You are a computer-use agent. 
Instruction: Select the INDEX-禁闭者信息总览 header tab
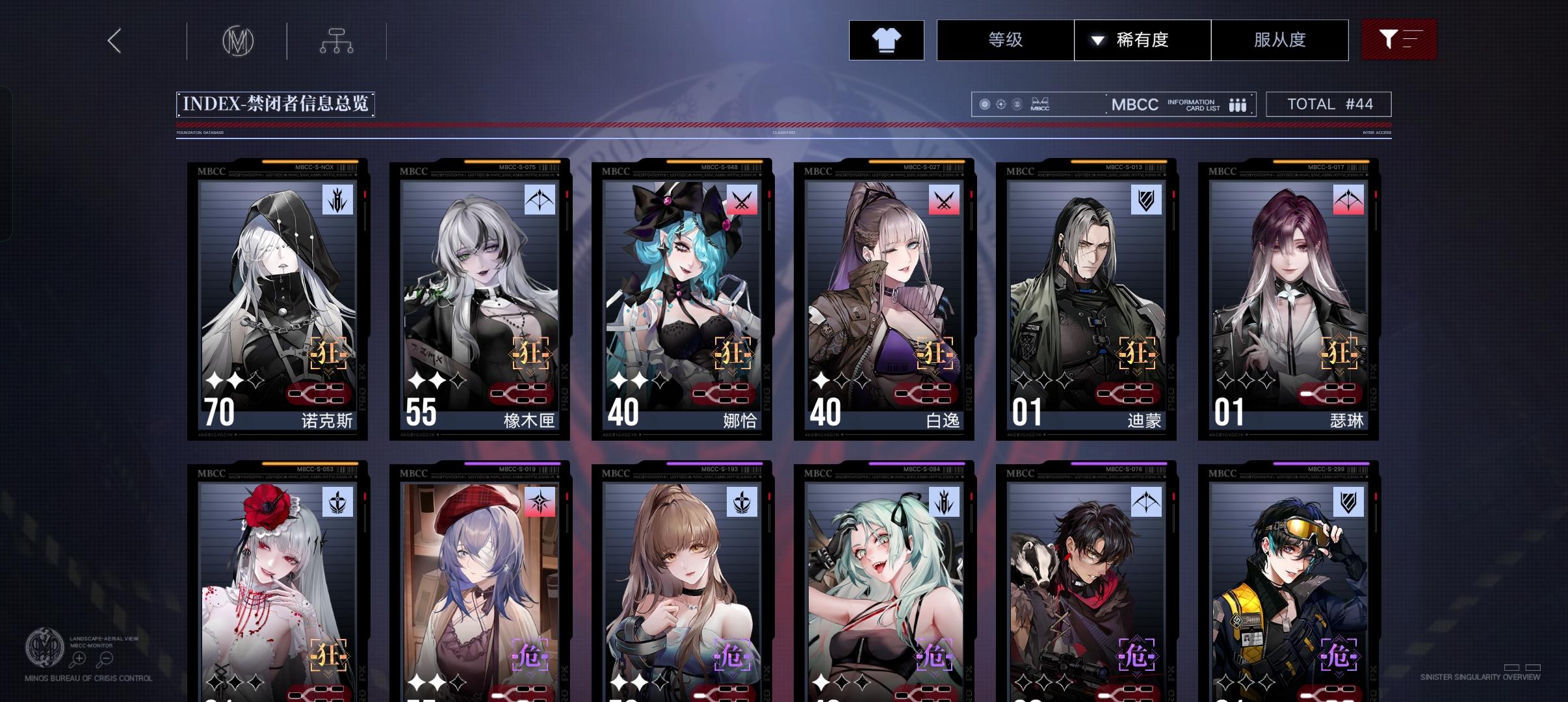274,103
